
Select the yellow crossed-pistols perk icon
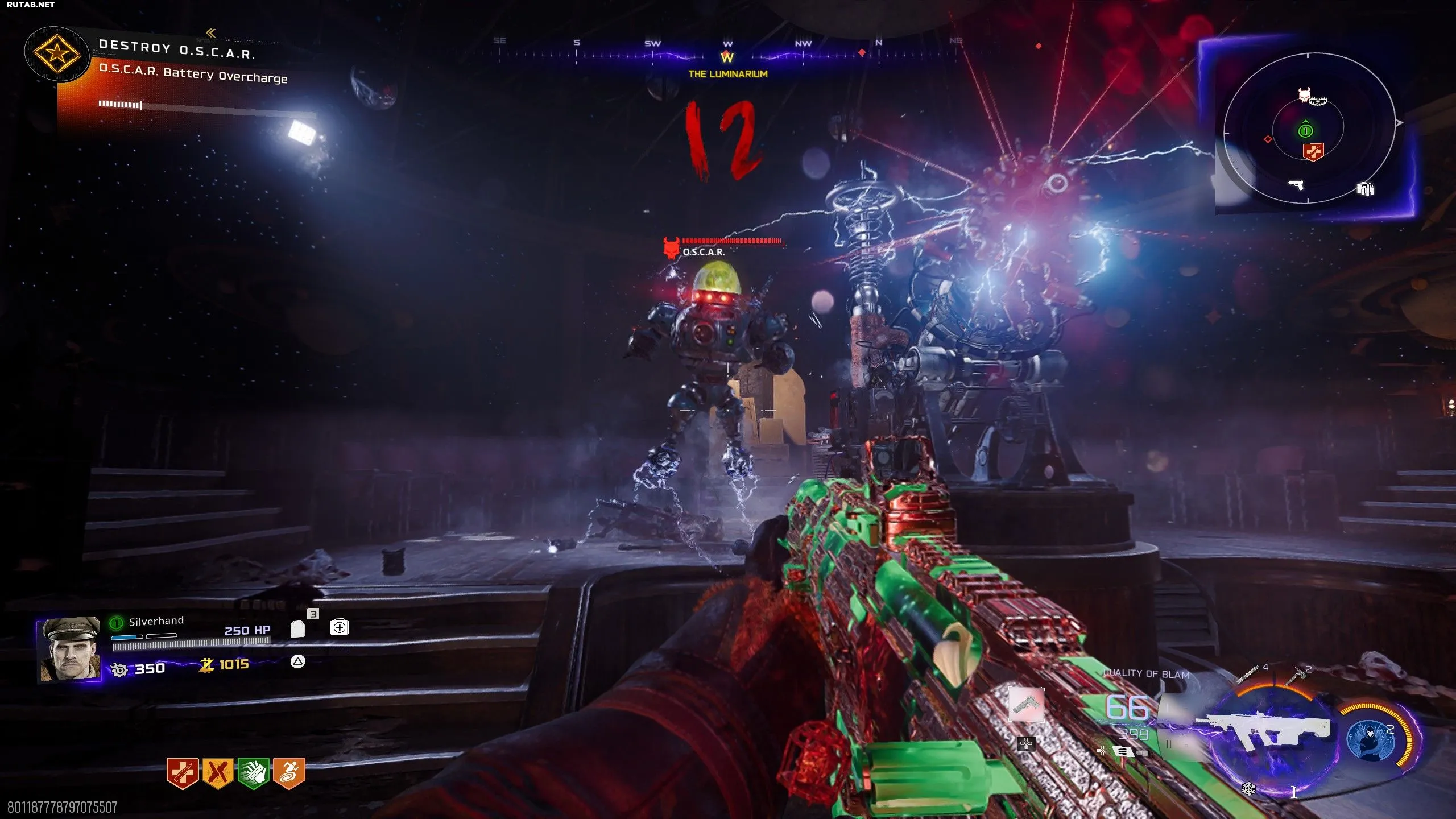218,772
